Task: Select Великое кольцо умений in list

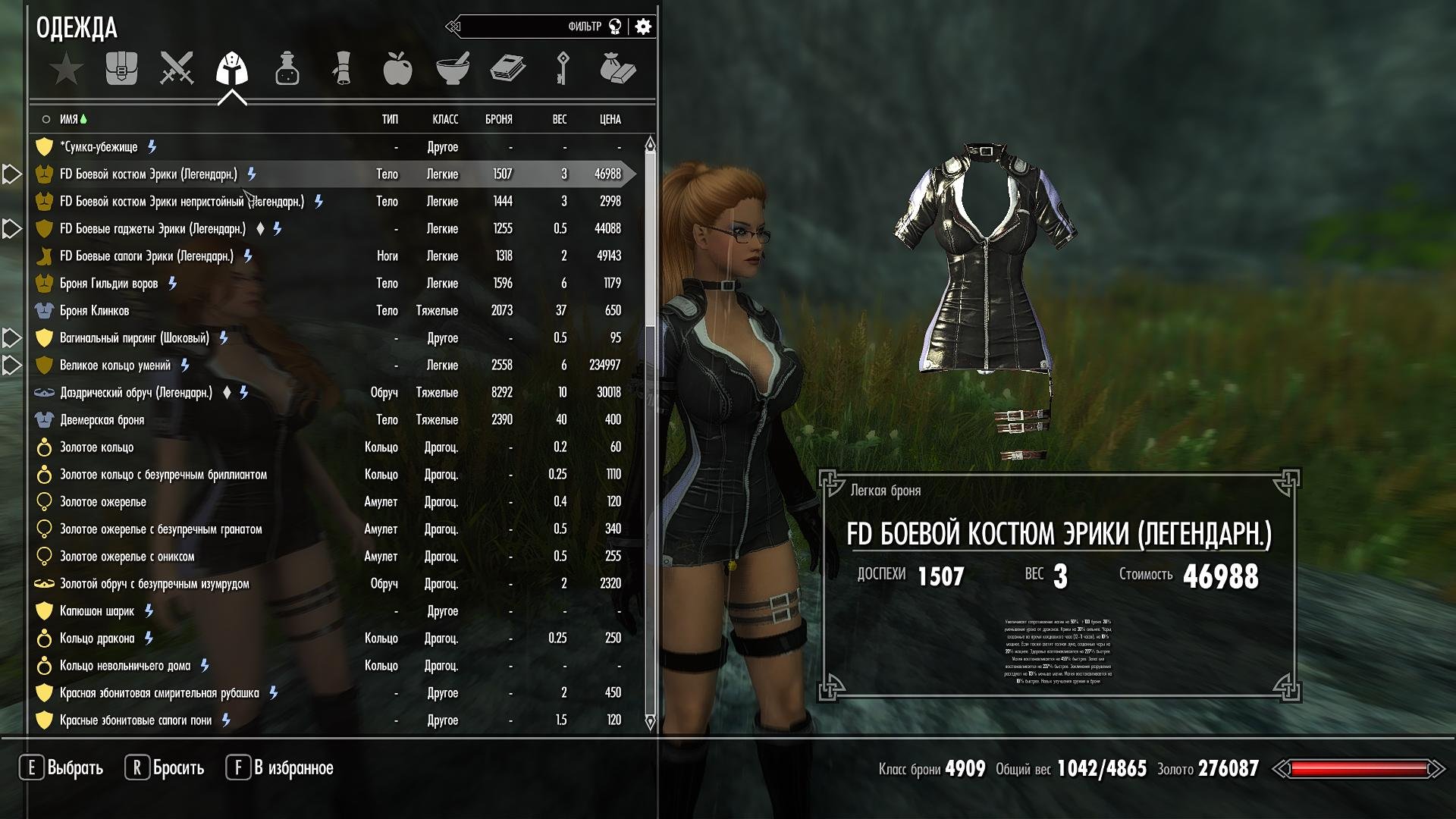Action: point(115,366)
